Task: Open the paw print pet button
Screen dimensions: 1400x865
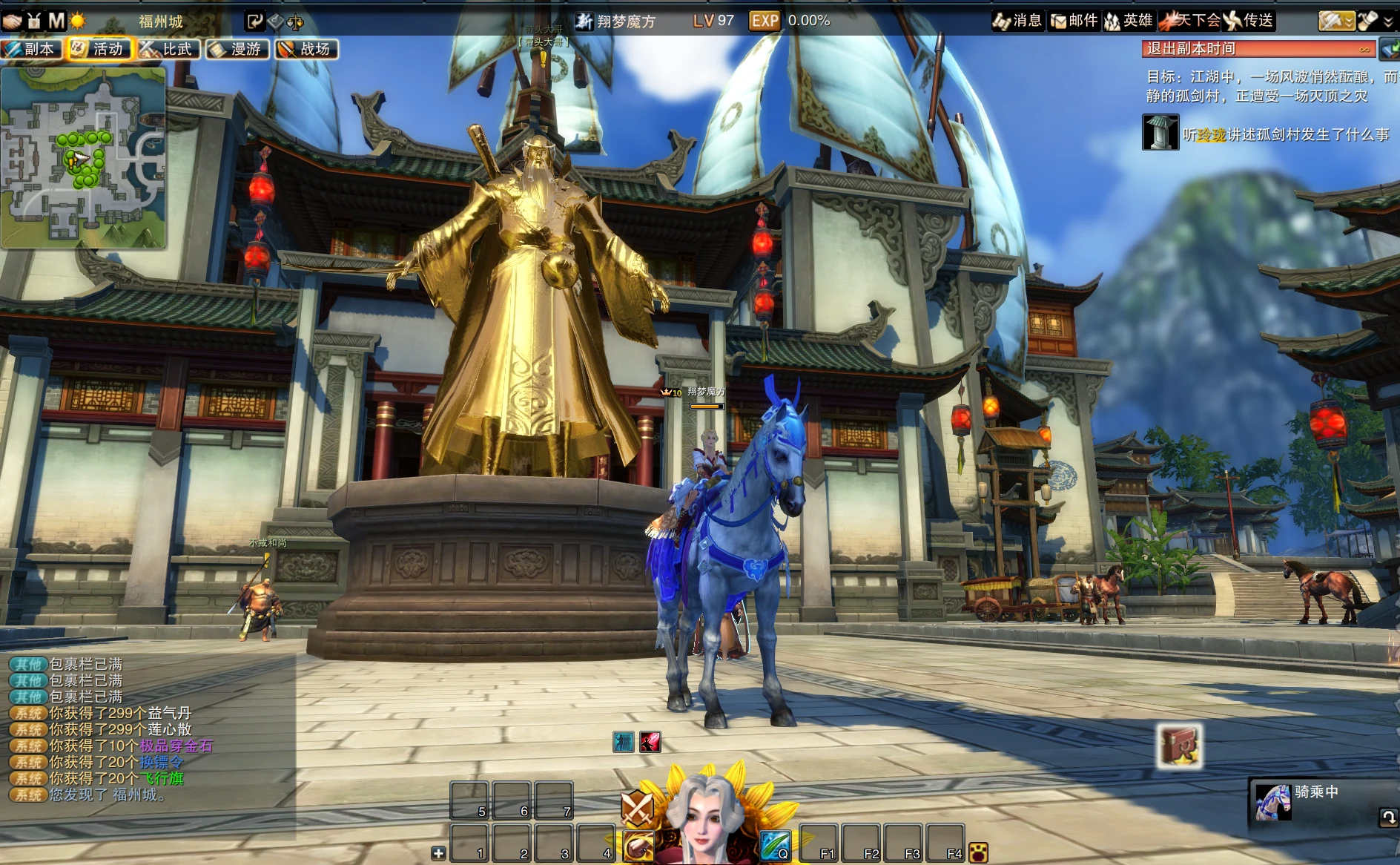Action: [x=979, y=853]
